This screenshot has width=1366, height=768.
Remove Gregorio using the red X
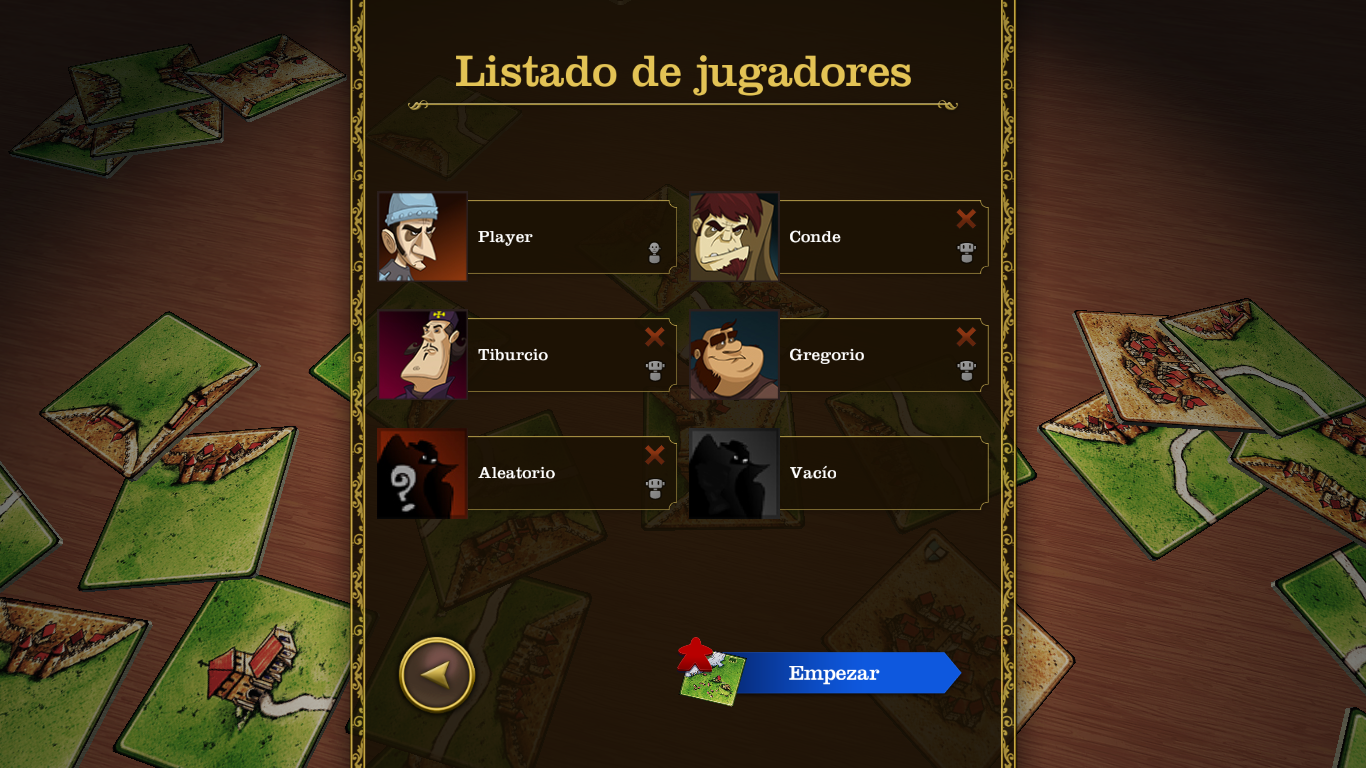965,337
